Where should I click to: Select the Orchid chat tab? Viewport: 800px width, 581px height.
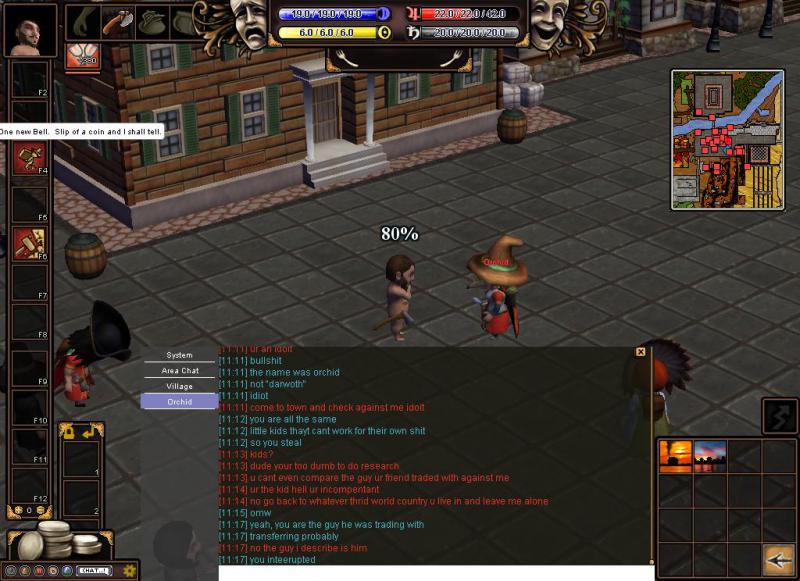pos(179,401)
